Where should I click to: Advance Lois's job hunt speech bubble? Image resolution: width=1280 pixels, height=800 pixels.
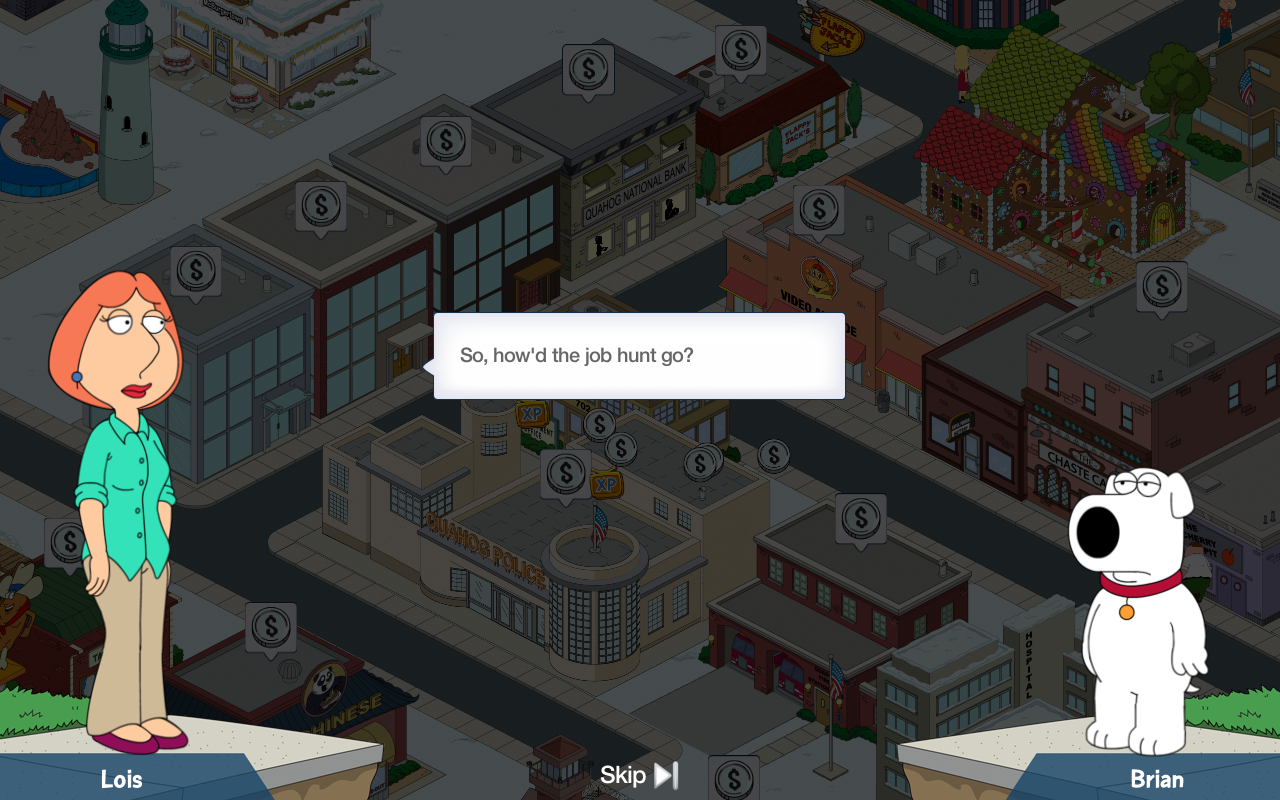(639, 356)
